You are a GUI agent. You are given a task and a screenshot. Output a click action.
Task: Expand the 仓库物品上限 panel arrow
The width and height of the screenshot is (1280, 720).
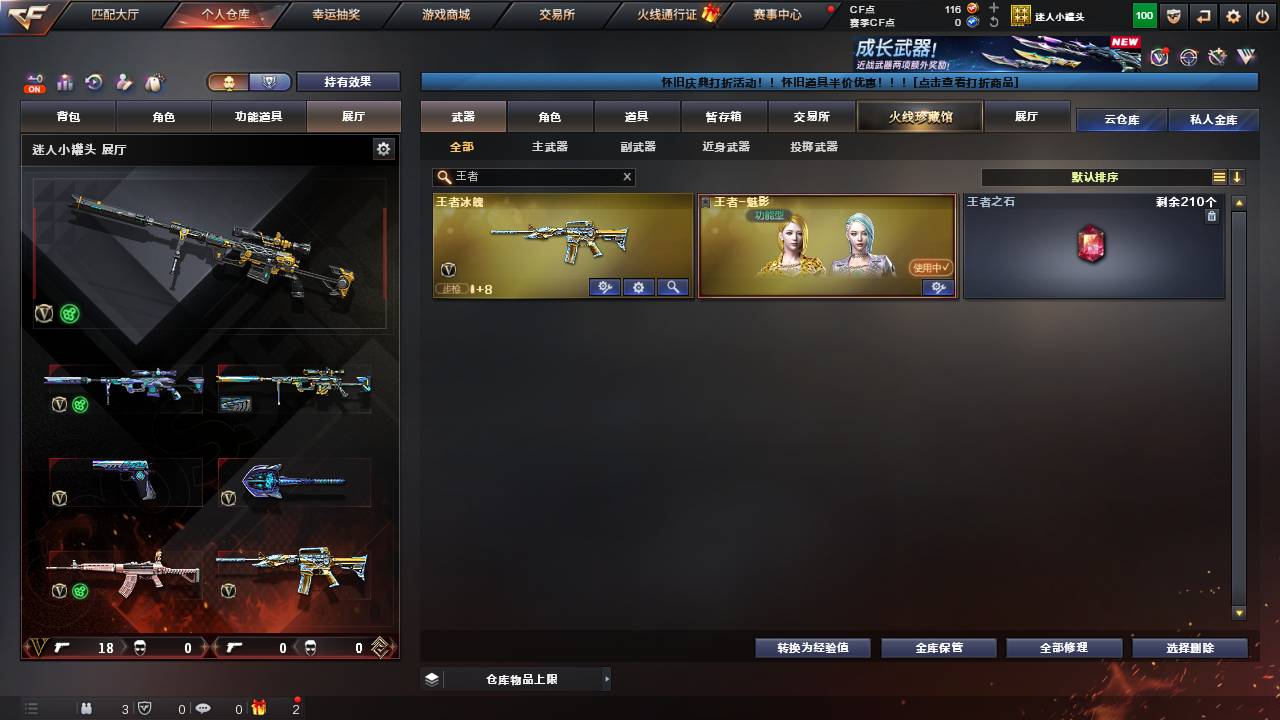point(607,678)
